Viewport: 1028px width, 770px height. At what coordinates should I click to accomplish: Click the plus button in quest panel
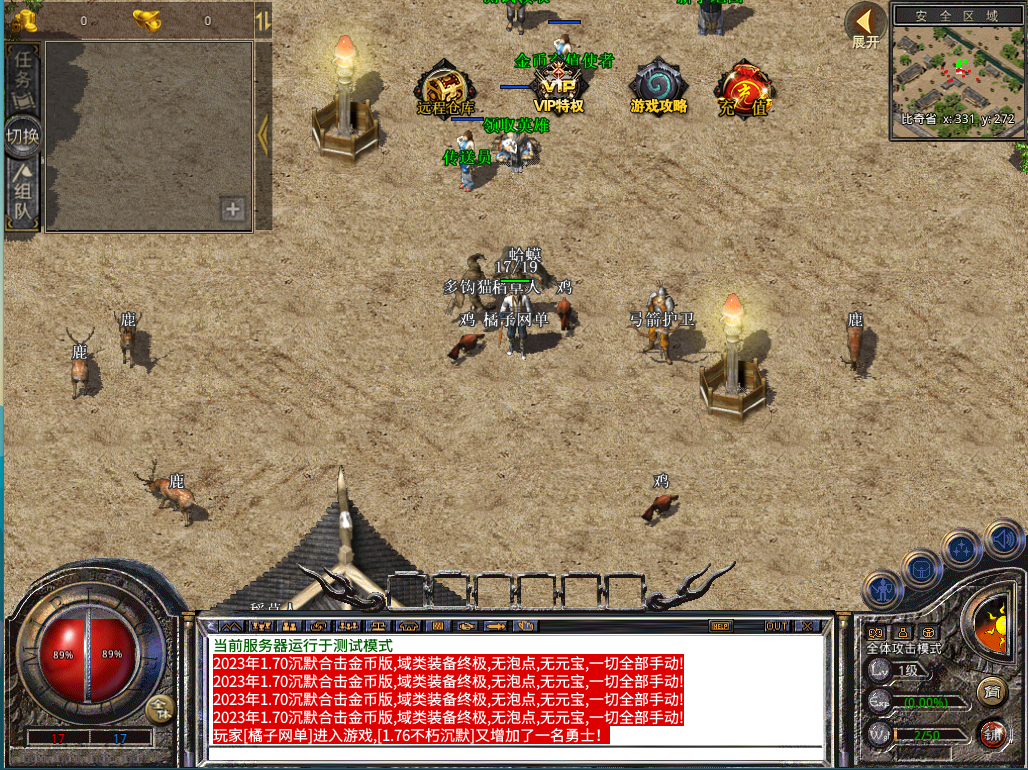pyautogui.click(x=232, y=209)
